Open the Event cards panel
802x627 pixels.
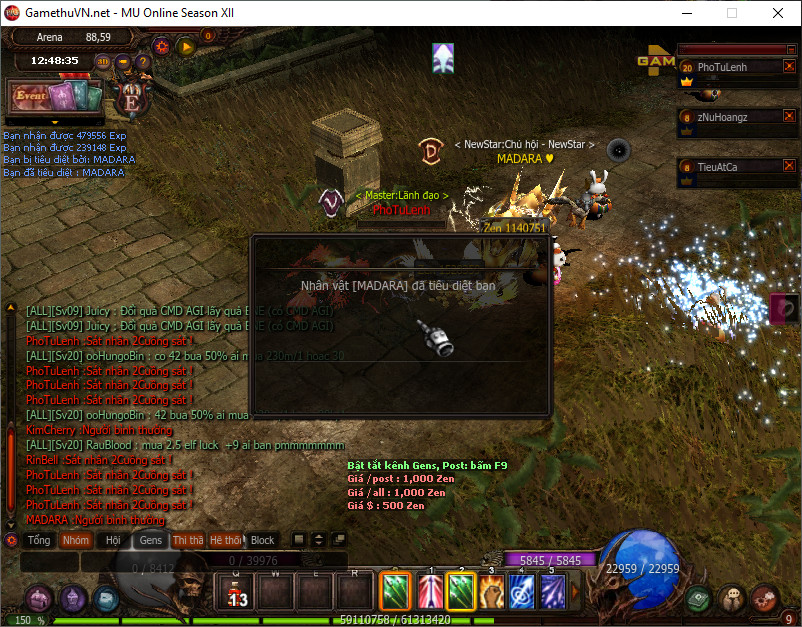point(55,98)
